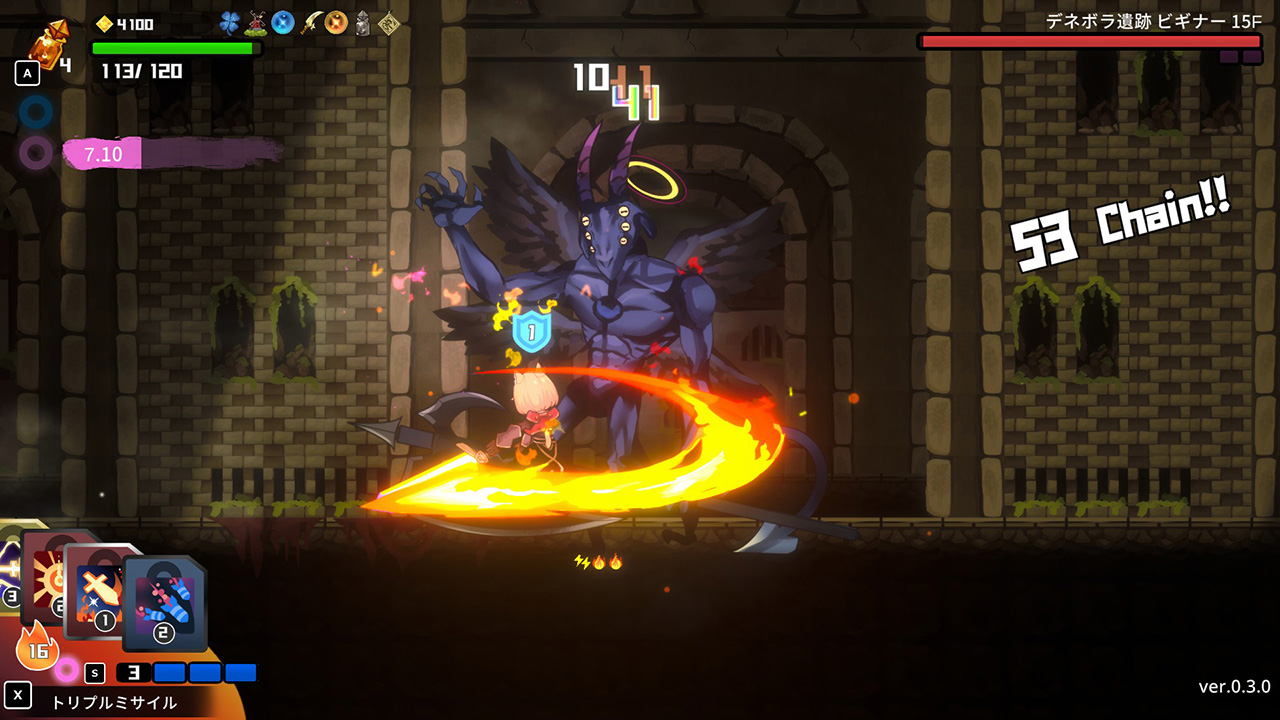
Task: Inspect the four-leaf clover relic
Action: (230, 23)
